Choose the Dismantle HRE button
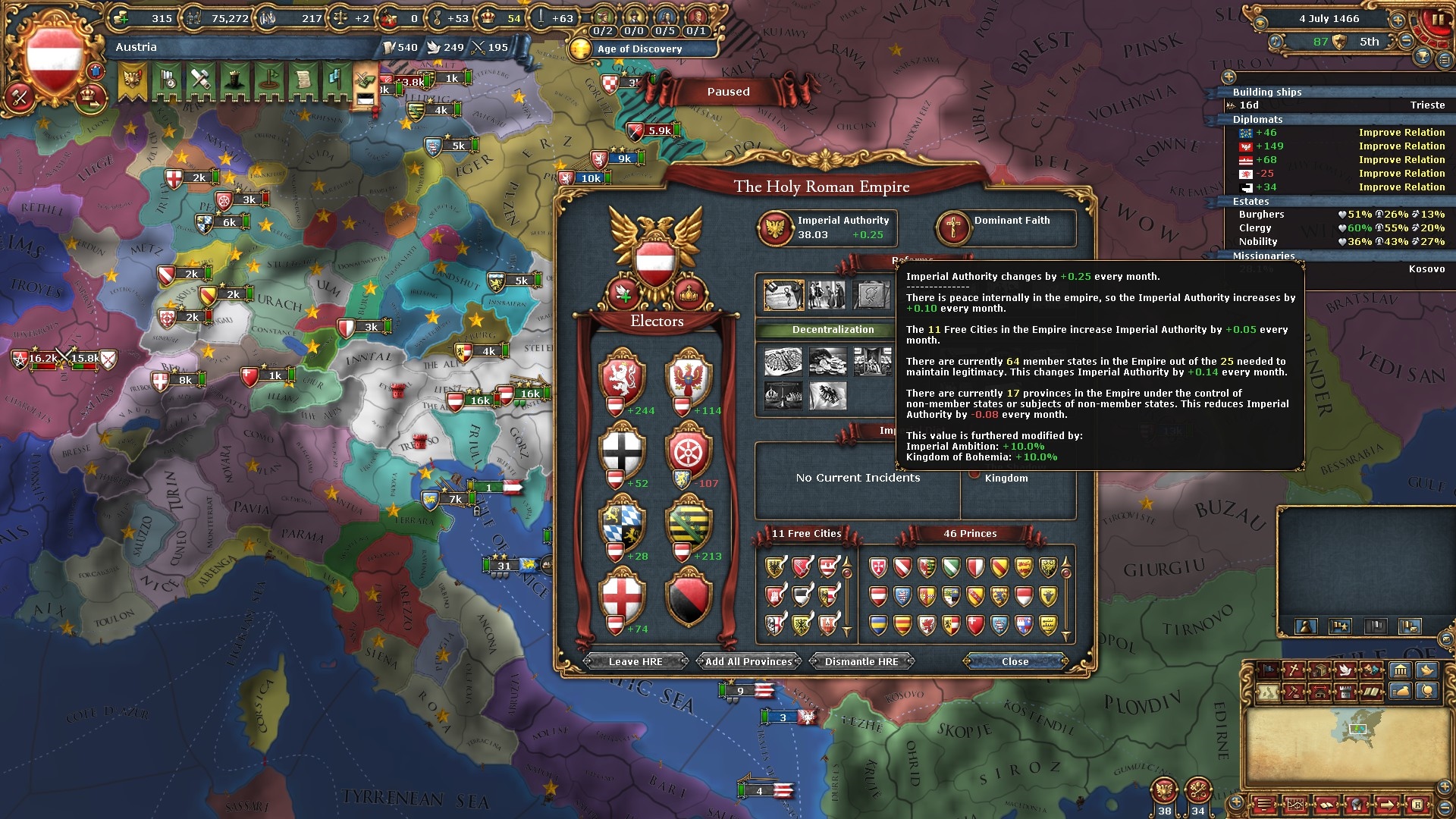Screen dimensions: 1456x819 pyautogui.click(x=861, y=661)
